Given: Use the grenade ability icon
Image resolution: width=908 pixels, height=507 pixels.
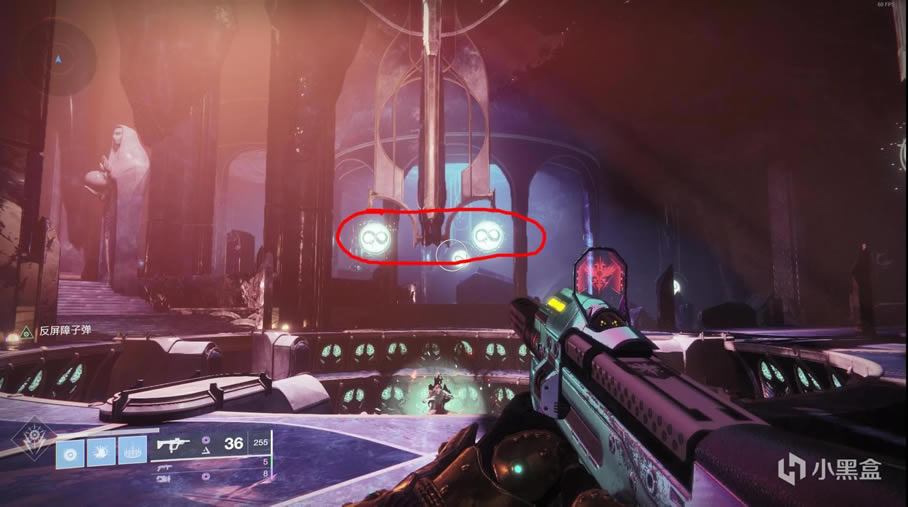Looking at the screenshot, I should (69, 451).
